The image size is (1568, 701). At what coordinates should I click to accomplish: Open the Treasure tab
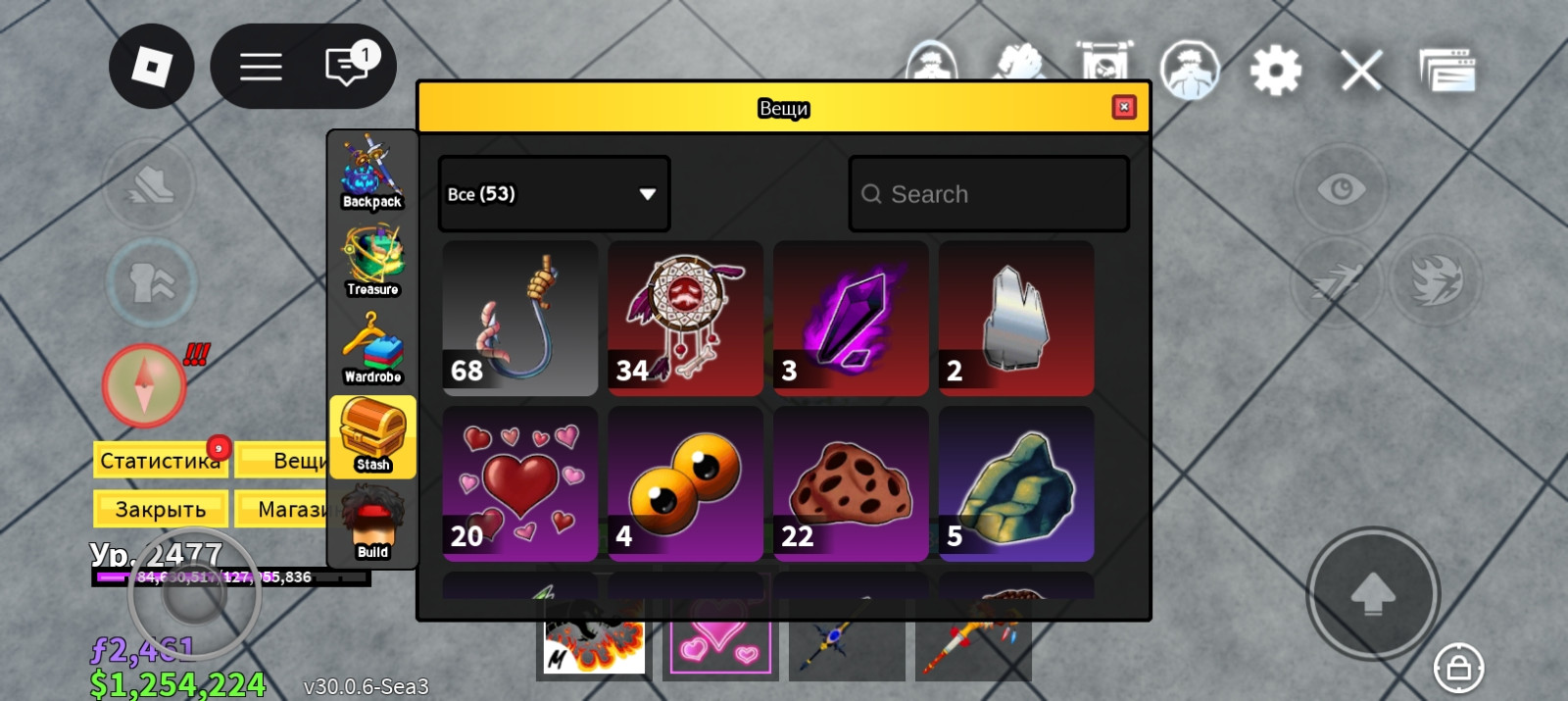click(372, 261)
